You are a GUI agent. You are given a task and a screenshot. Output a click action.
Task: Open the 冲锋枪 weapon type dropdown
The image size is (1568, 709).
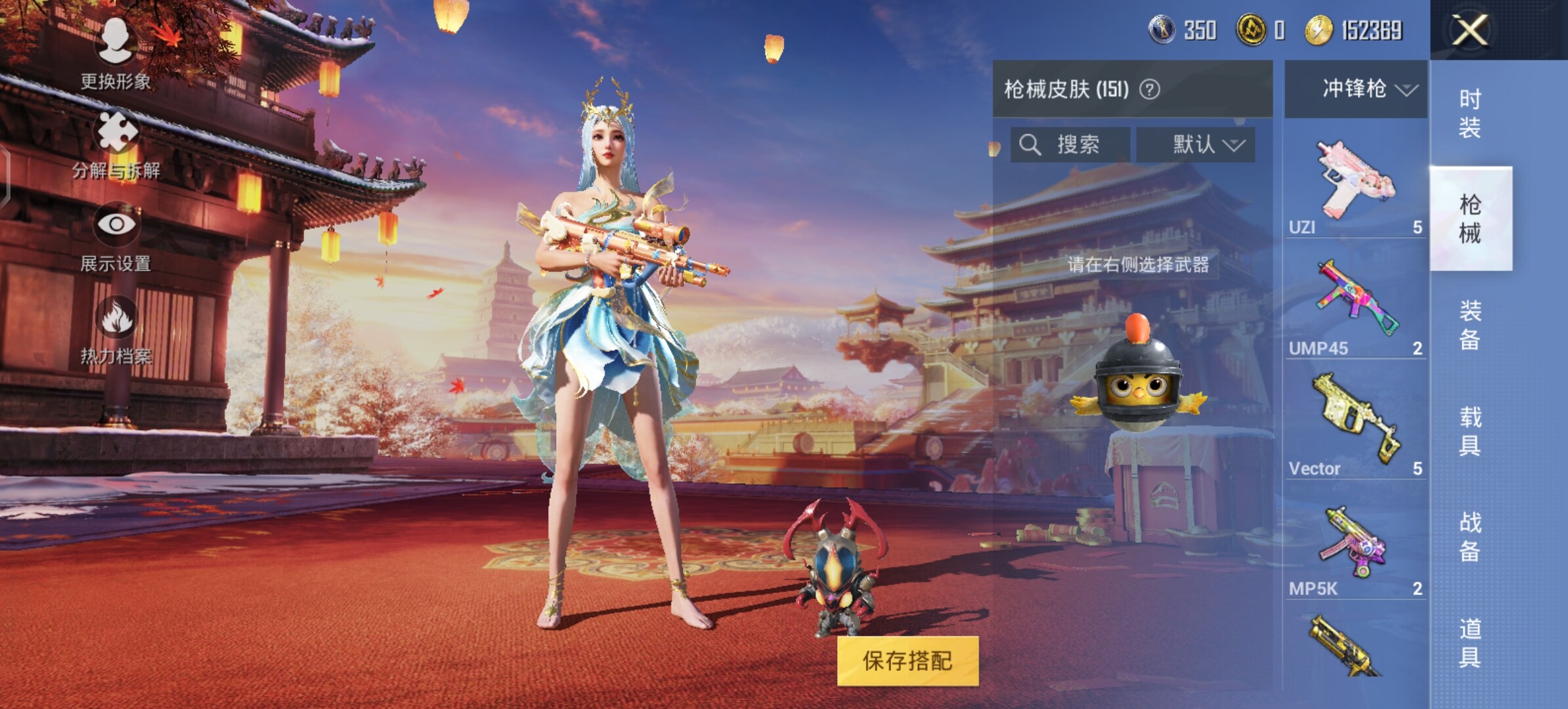click(1357, 89)
